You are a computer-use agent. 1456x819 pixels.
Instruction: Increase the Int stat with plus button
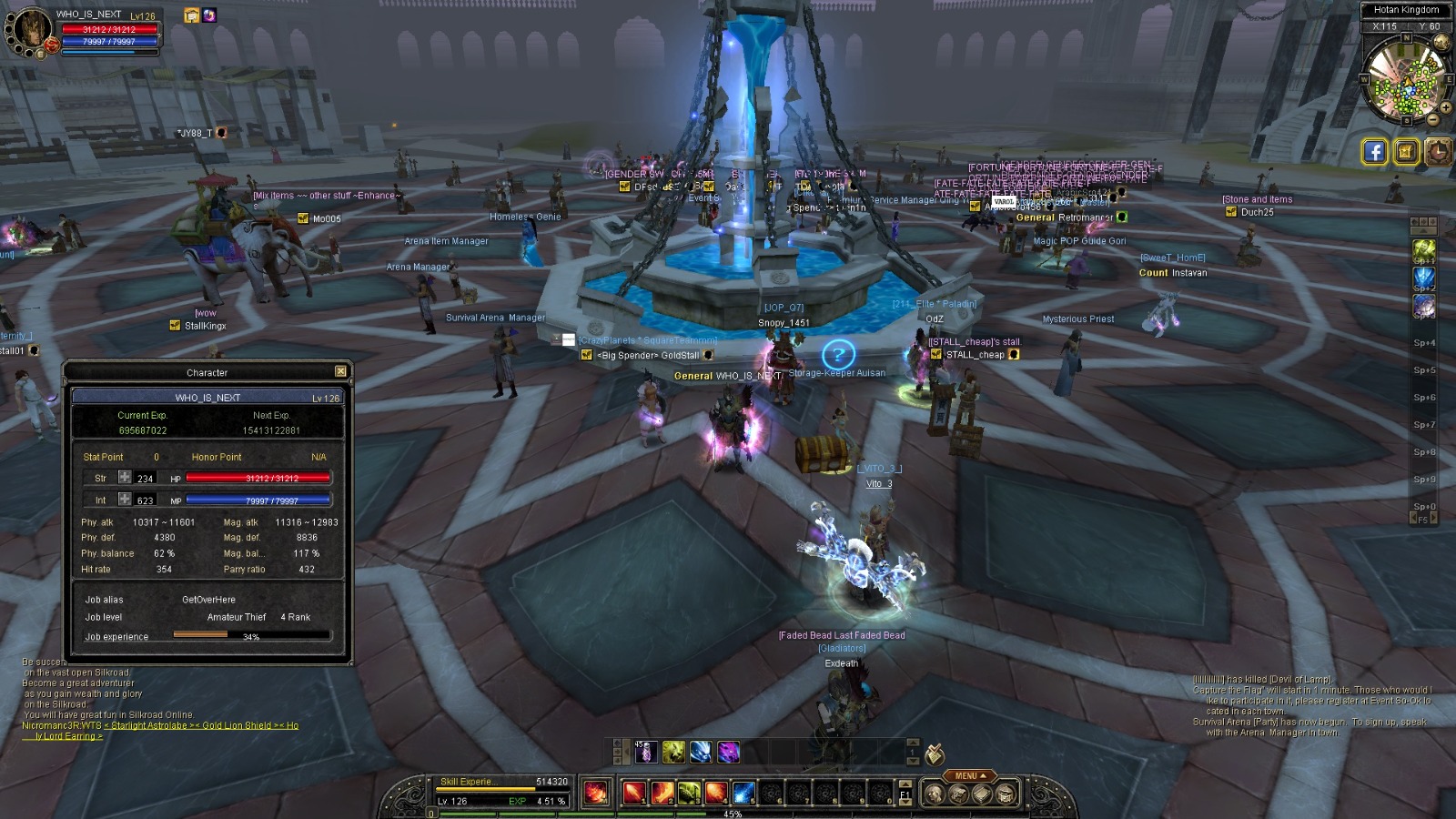click(125, 499)
